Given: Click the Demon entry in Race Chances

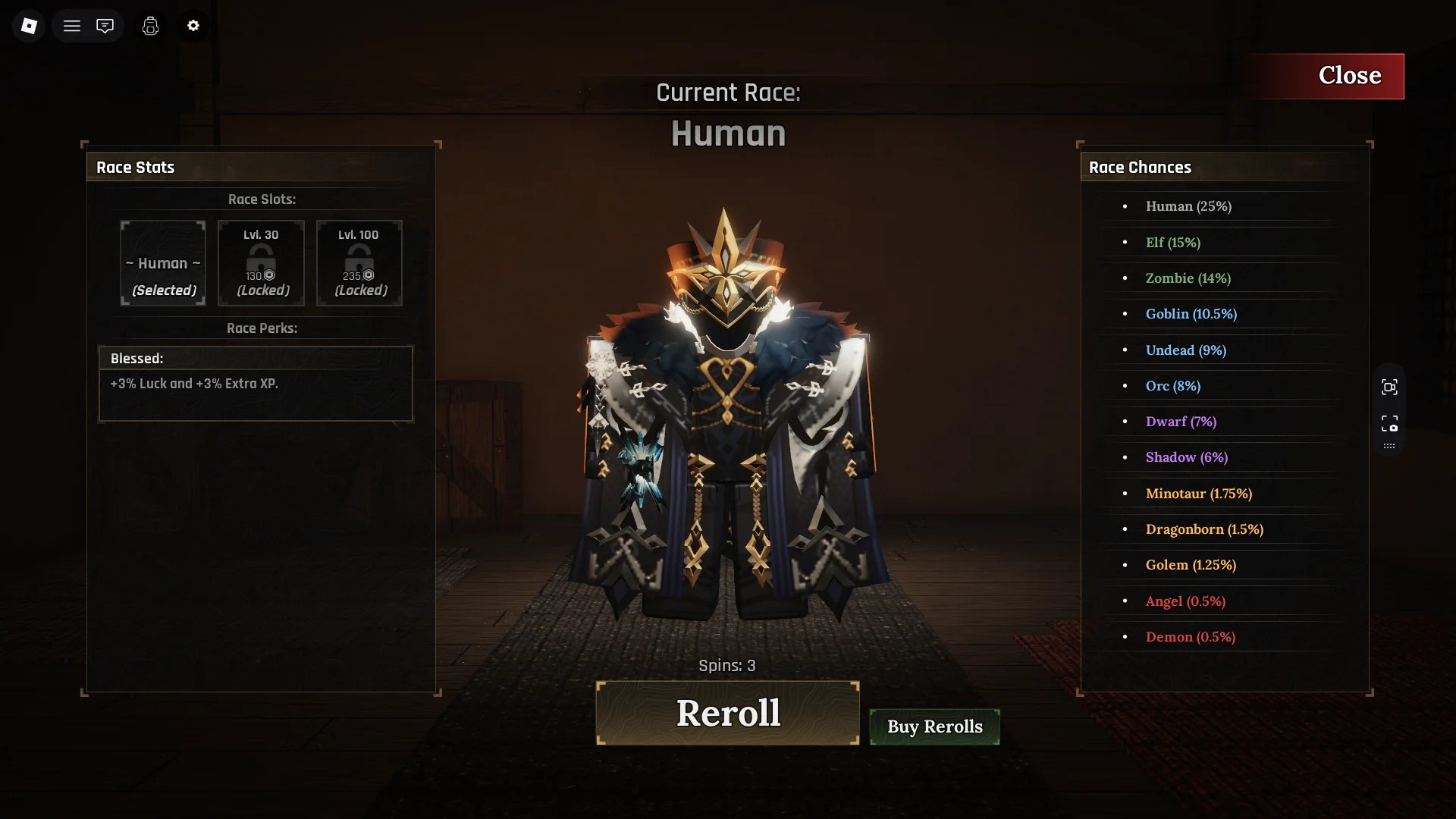Looking at the screenshot, I should (x=1190, y=637).
